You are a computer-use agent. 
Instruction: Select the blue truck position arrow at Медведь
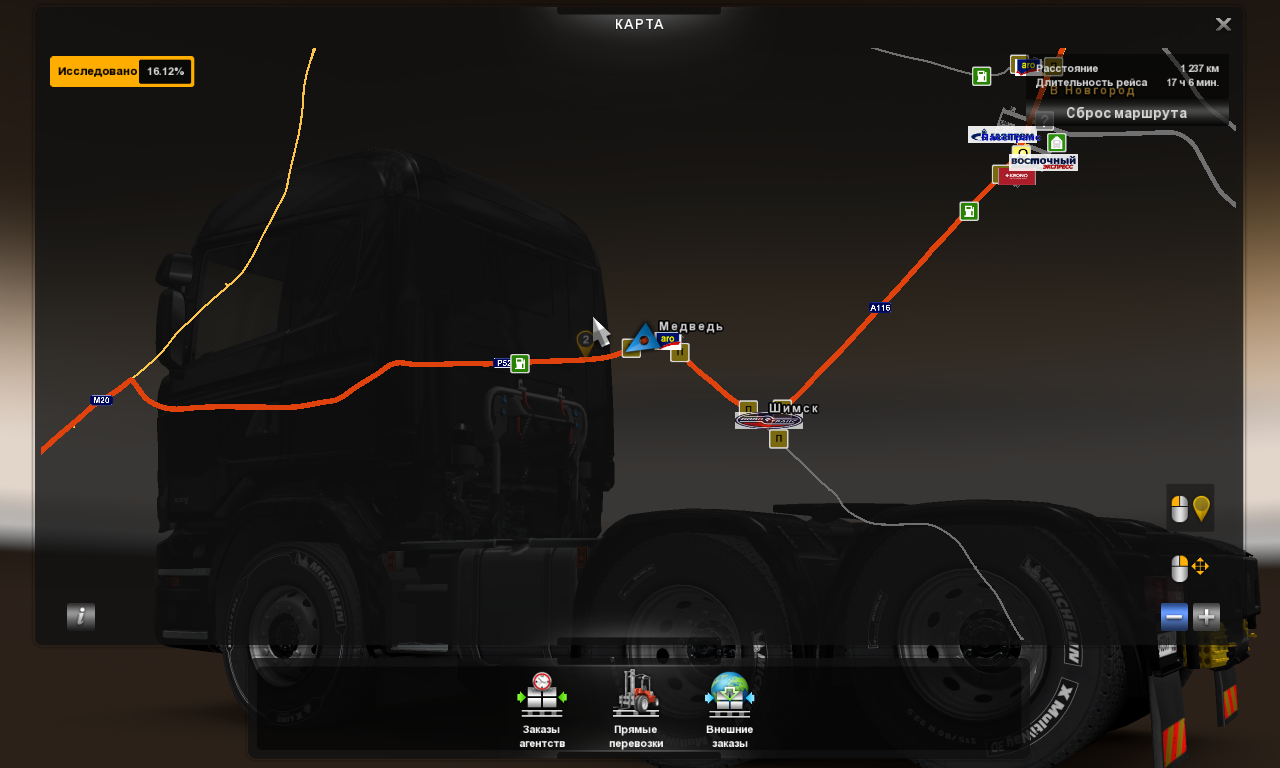coord(642,338)
